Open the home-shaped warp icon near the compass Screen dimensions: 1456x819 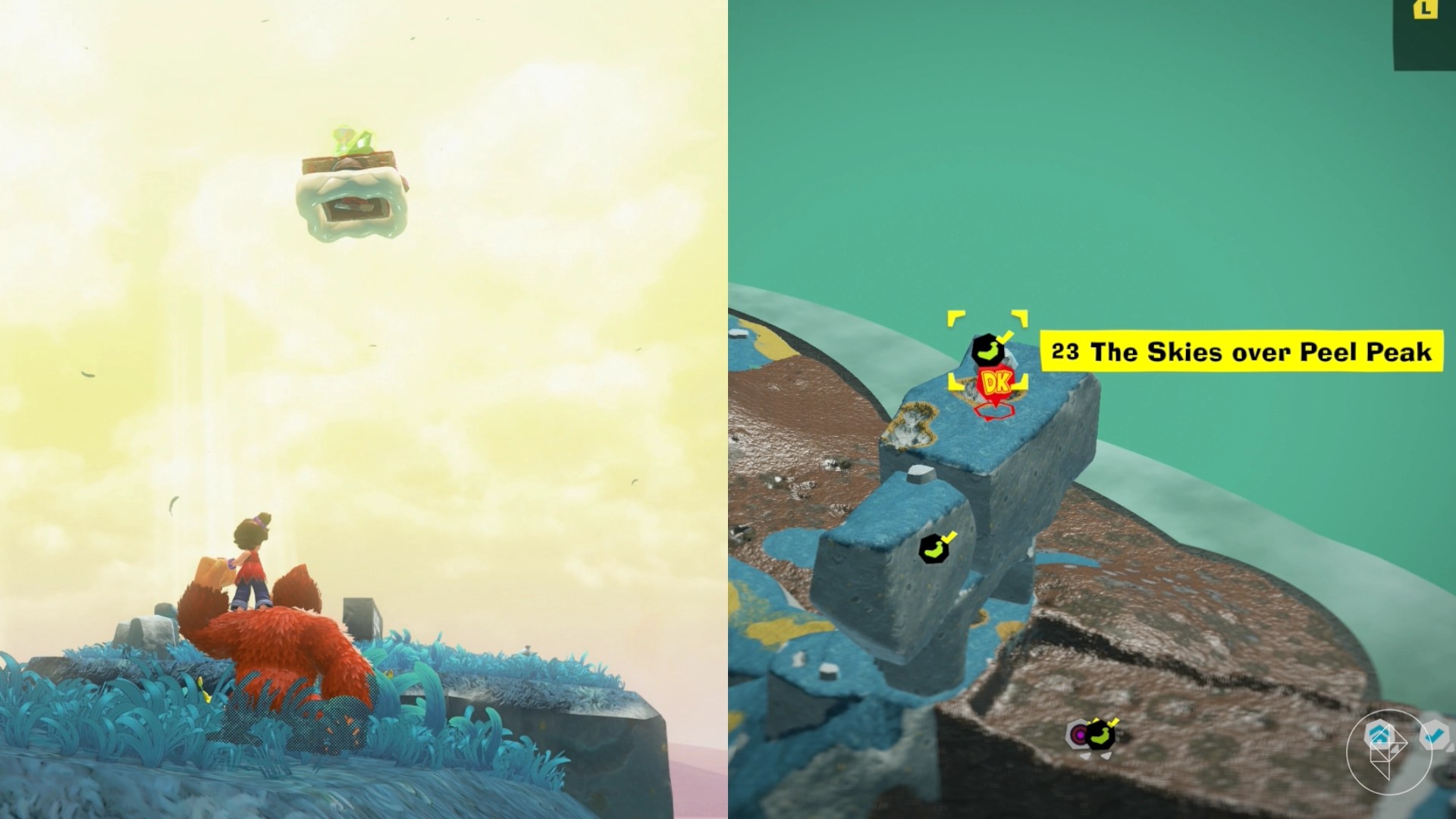point(1379,734)
